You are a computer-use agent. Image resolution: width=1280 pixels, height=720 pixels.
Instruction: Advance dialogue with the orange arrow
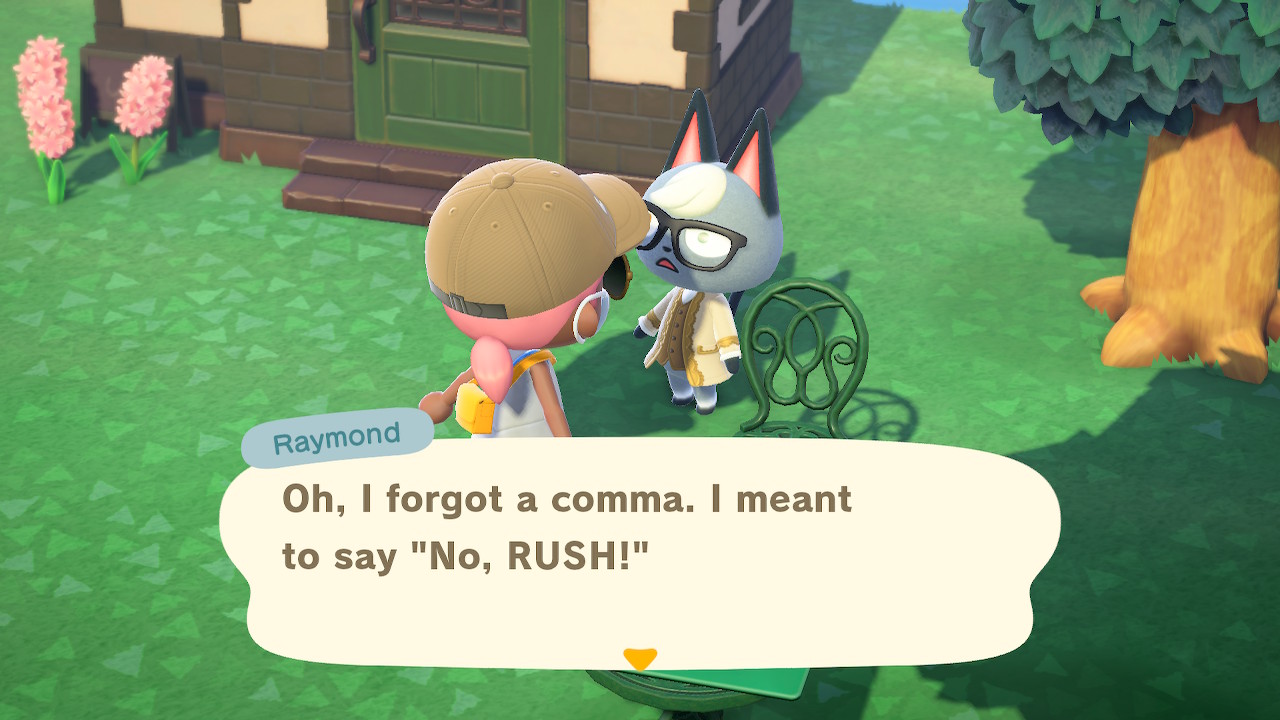[639, 659]
